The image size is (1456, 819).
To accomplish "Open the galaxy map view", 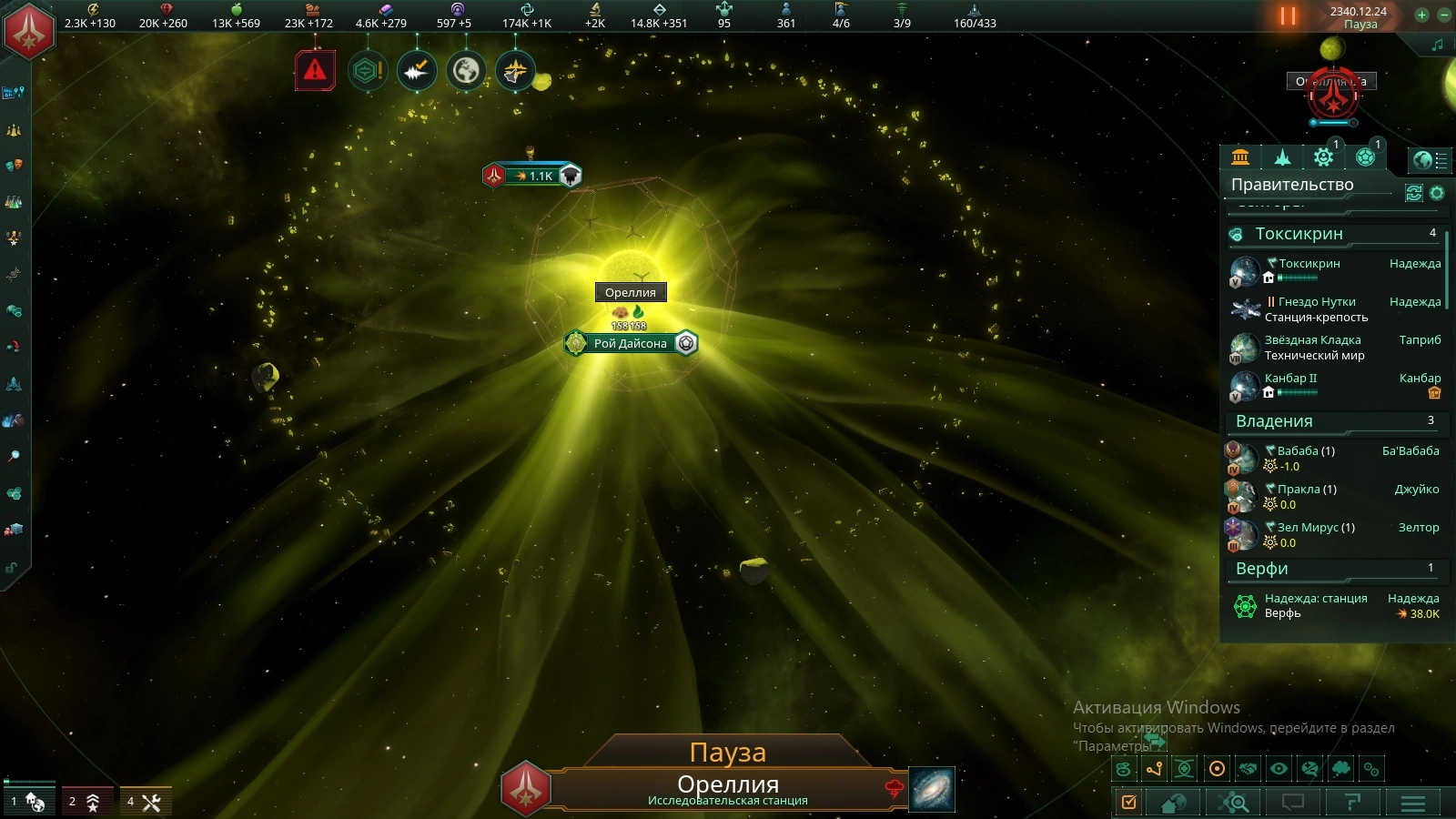I will tap(932, 788).
